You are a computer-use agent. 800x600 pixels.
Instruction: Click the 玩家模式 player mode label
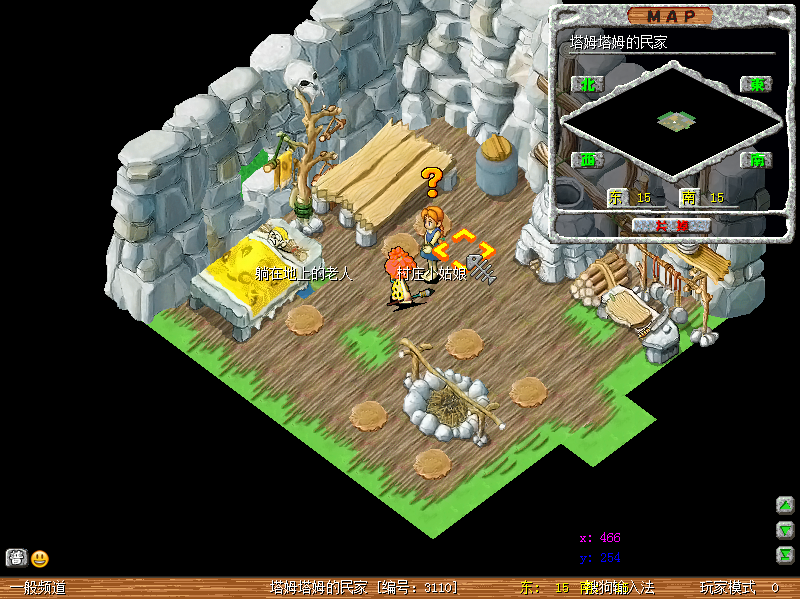[727, 588]
